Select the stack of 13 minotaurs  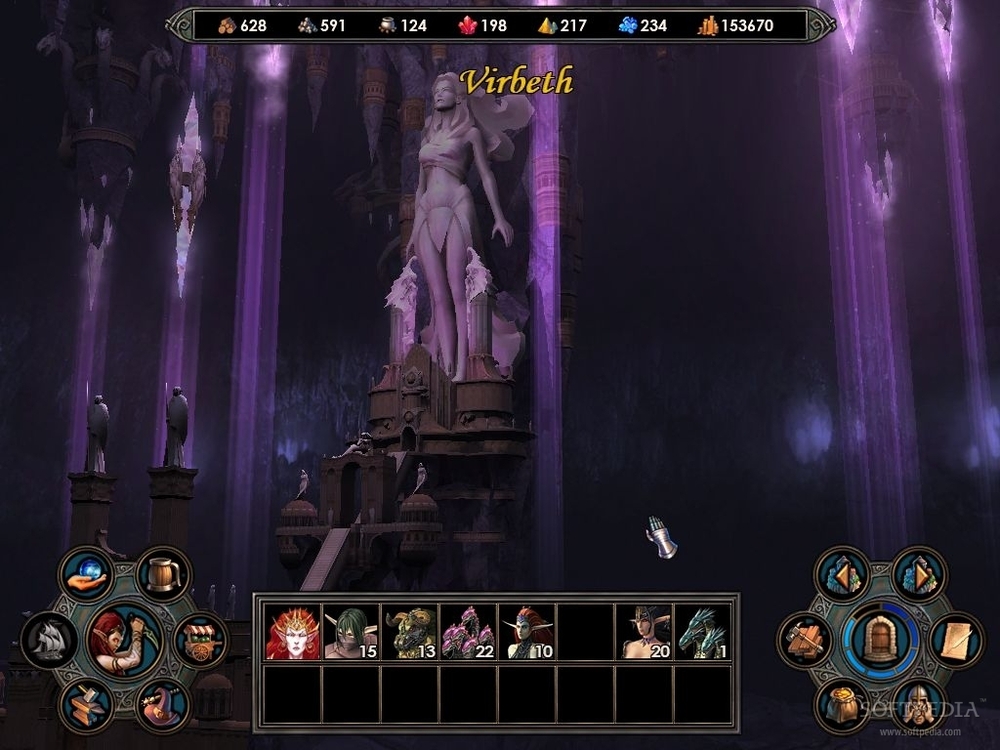coord(409,632)
